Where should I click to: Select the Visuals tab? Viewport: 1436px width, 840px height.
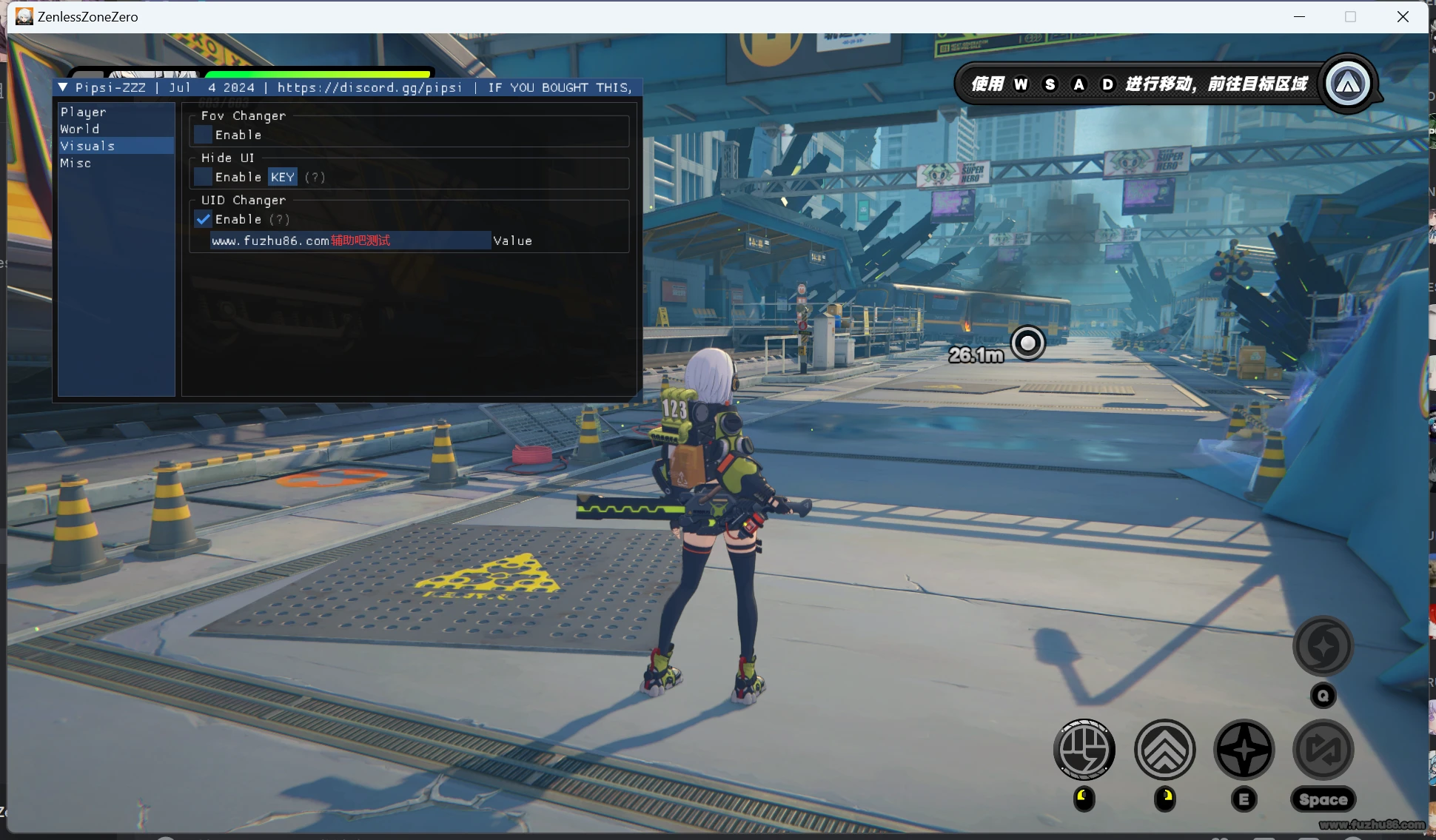point(88,146)
